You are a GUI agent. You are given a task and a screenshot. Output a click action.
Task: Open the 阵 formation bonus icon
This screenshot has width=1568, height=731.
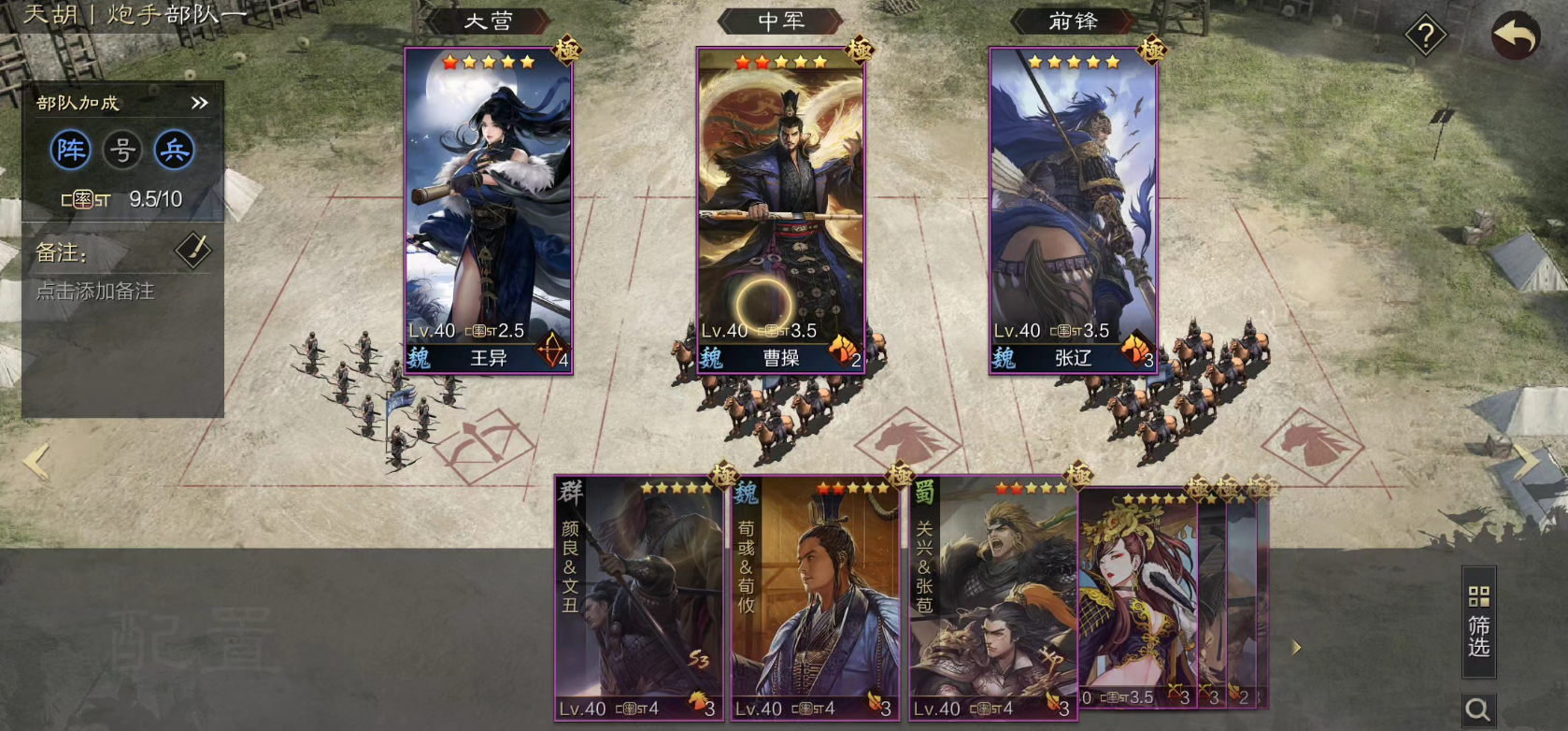click(70, 150)
